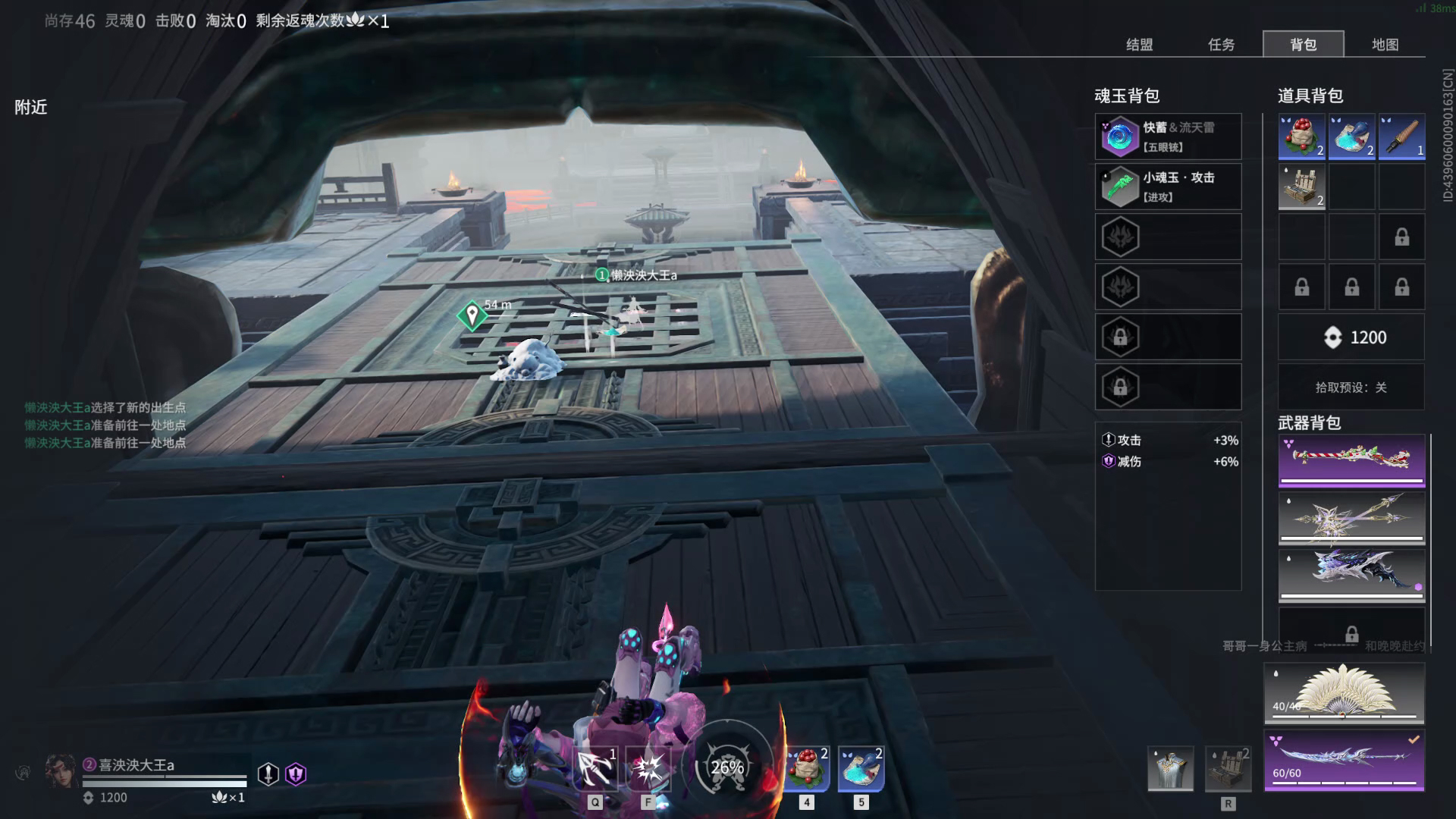Select the red mushroom bag item slot

1301,136
